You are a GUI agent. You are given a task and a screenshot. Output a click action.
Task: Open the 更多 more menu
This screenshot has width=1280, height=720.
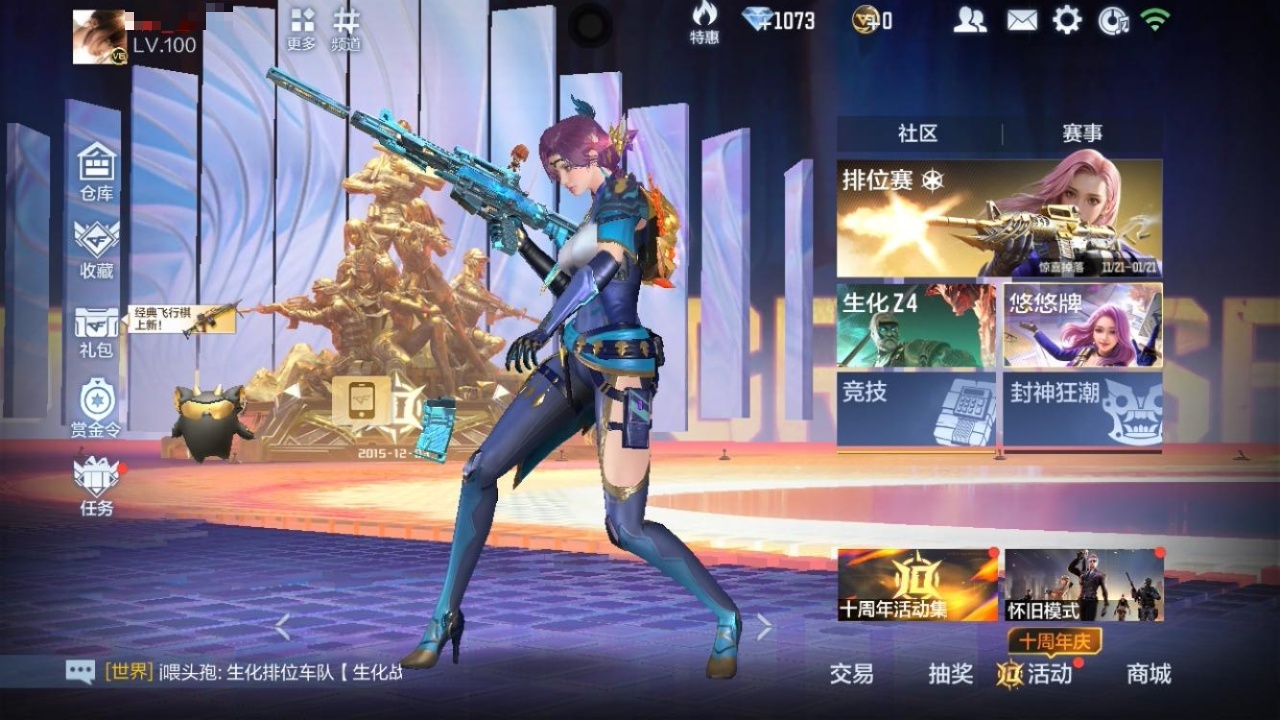click(x=301, y=29)
